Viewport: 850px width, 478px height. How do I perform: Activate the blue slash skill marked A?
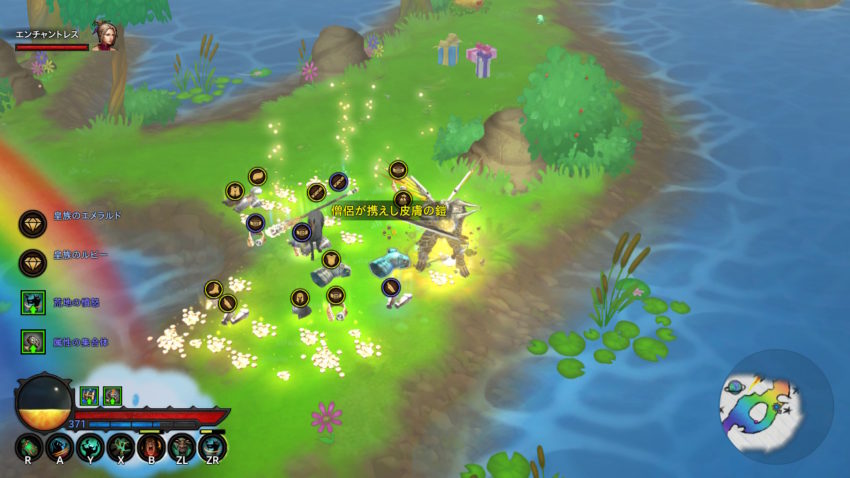pos(60,447)
